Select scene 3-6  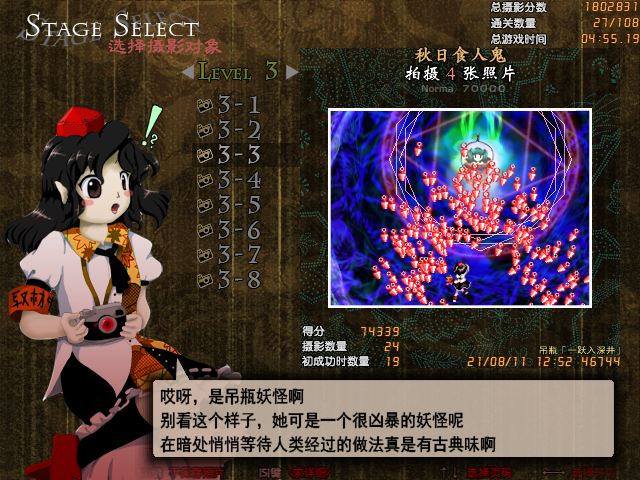click(x=230, y=230)
